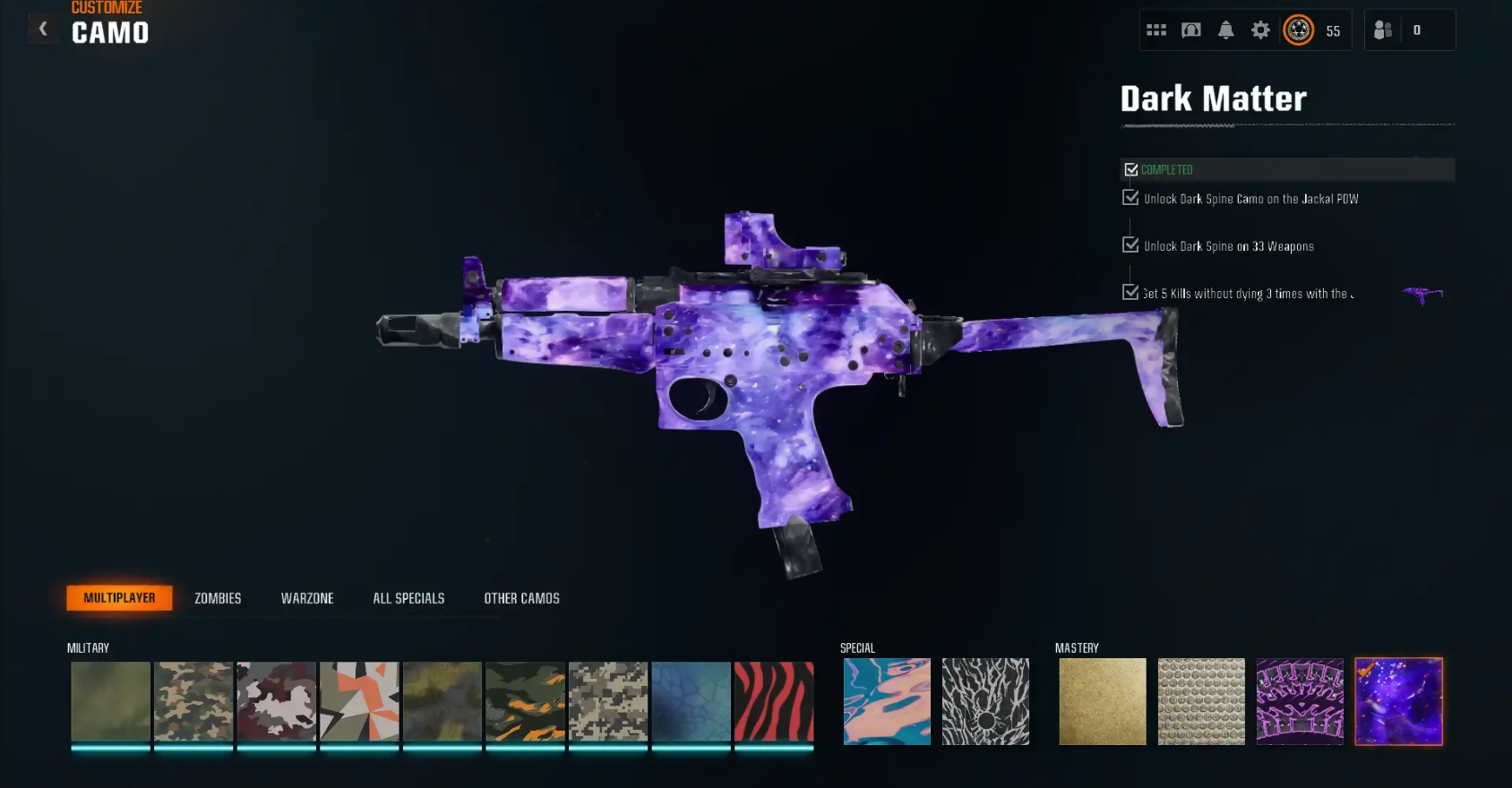Choose the gold mastery camo swatch
Image resolution: width=1512 pixels, height=788 pixels.
(x=1103, y=701)
